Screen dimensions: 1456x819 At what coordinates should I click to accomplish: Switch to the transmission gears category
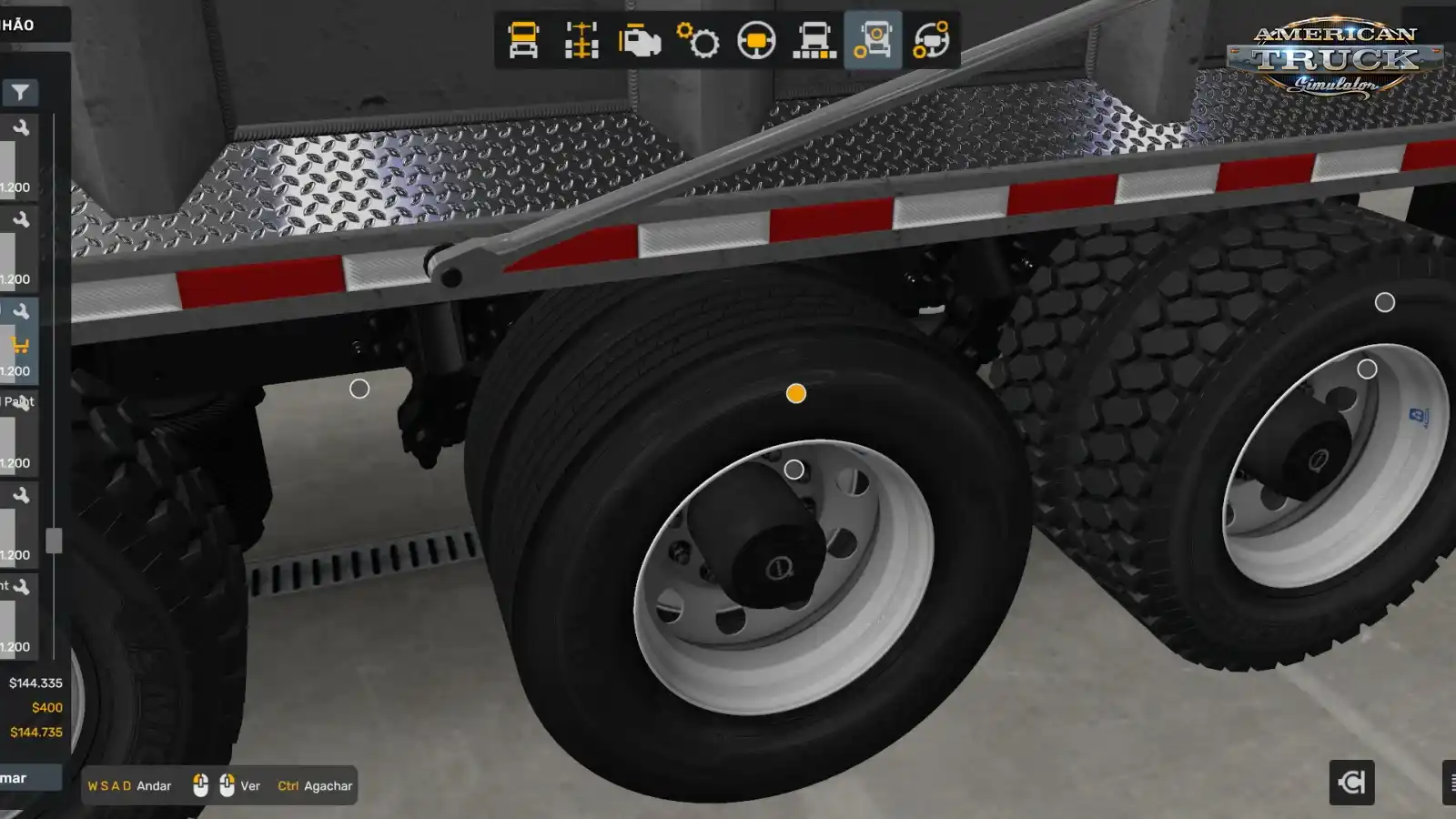click(x=698, y=41)
